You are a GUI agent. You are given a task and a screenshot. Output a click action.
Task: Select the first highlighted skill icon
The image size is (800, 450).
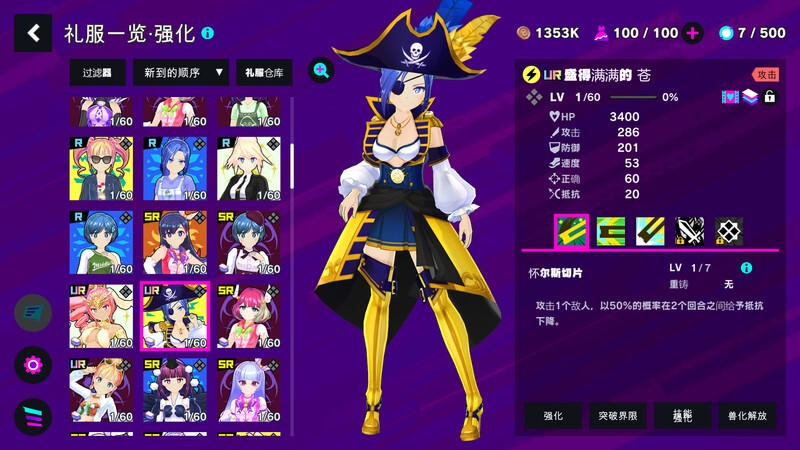[570, 232]
